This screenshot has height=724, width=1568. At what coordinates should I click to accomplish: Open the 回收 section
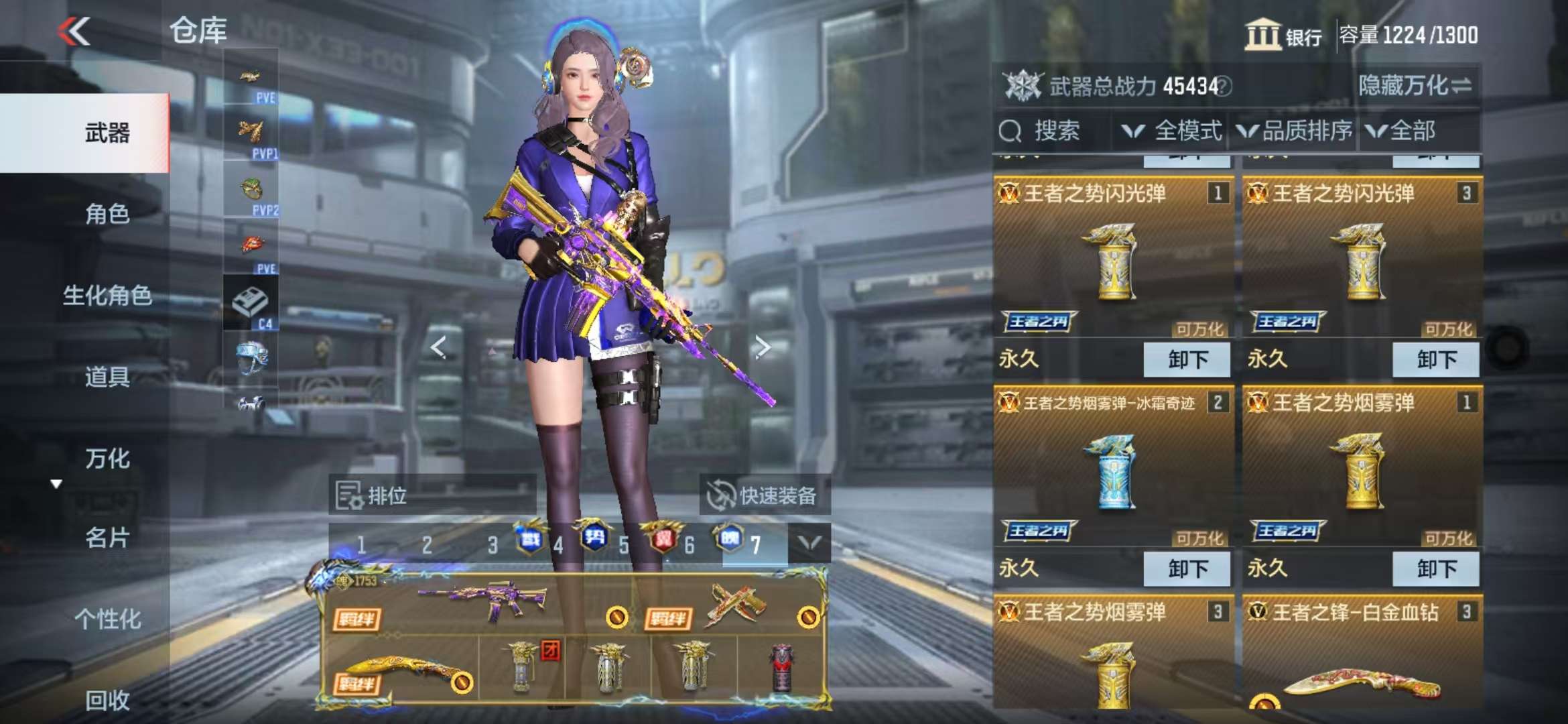click(x=107, y=700)
